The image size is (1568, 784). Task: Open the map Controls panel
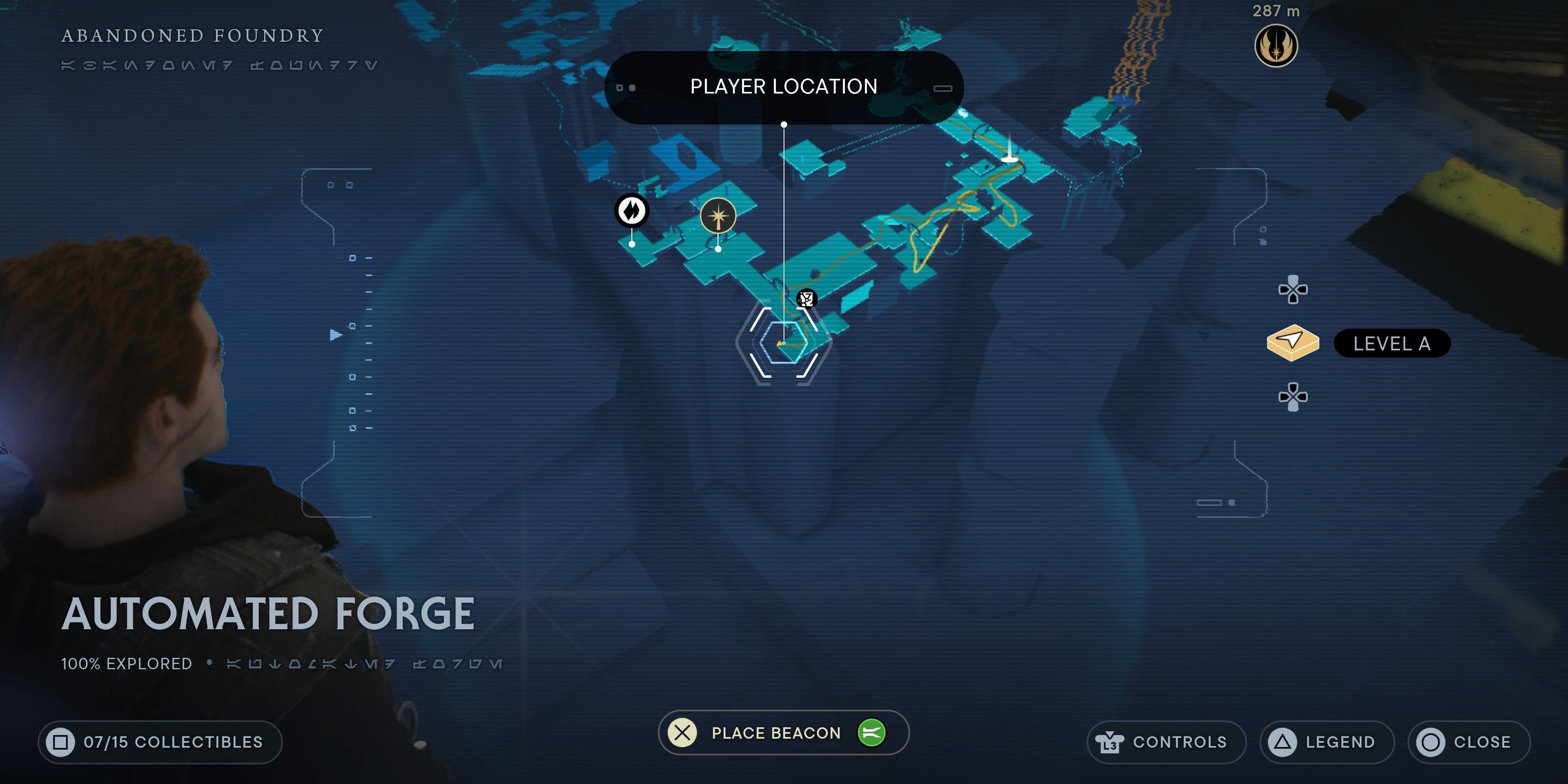[1166, 742]
